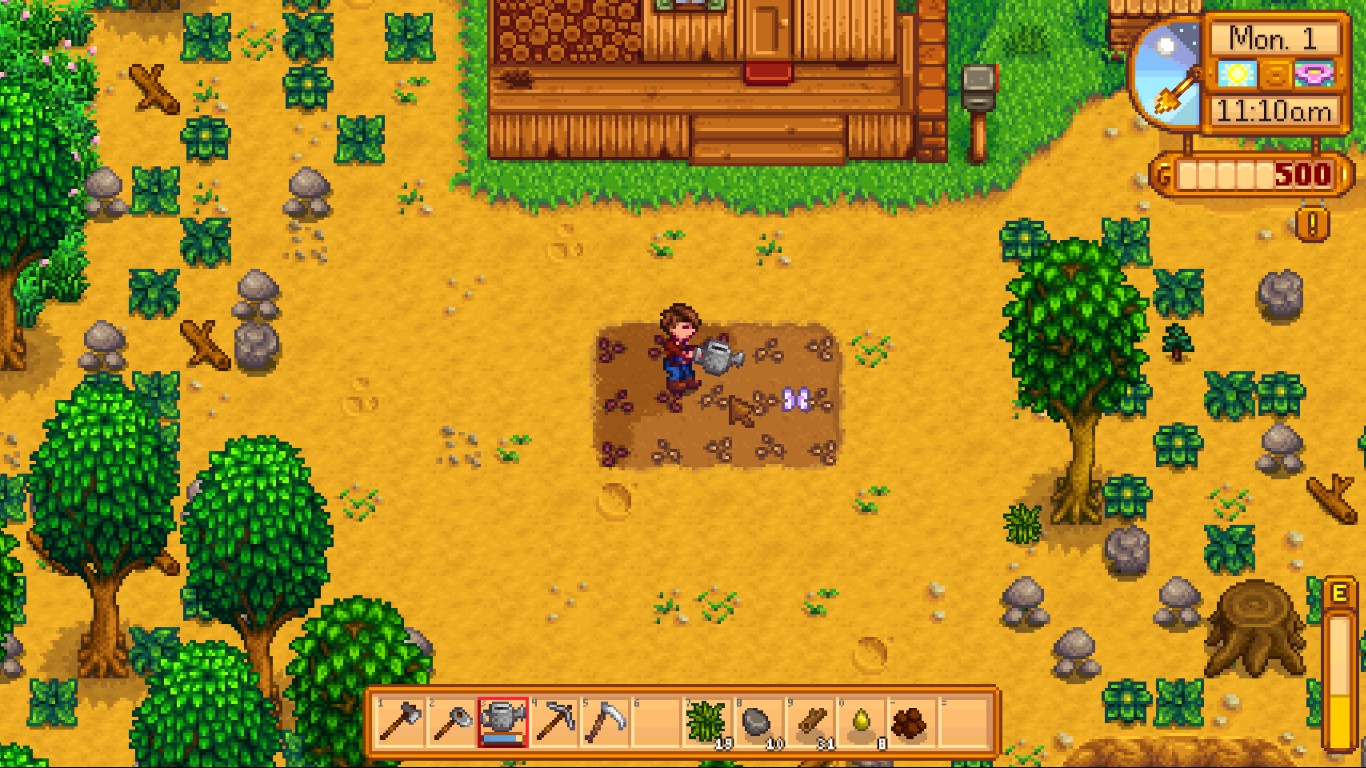Click the stone stack slot
1366x768 pixels.
click(757, 722)
